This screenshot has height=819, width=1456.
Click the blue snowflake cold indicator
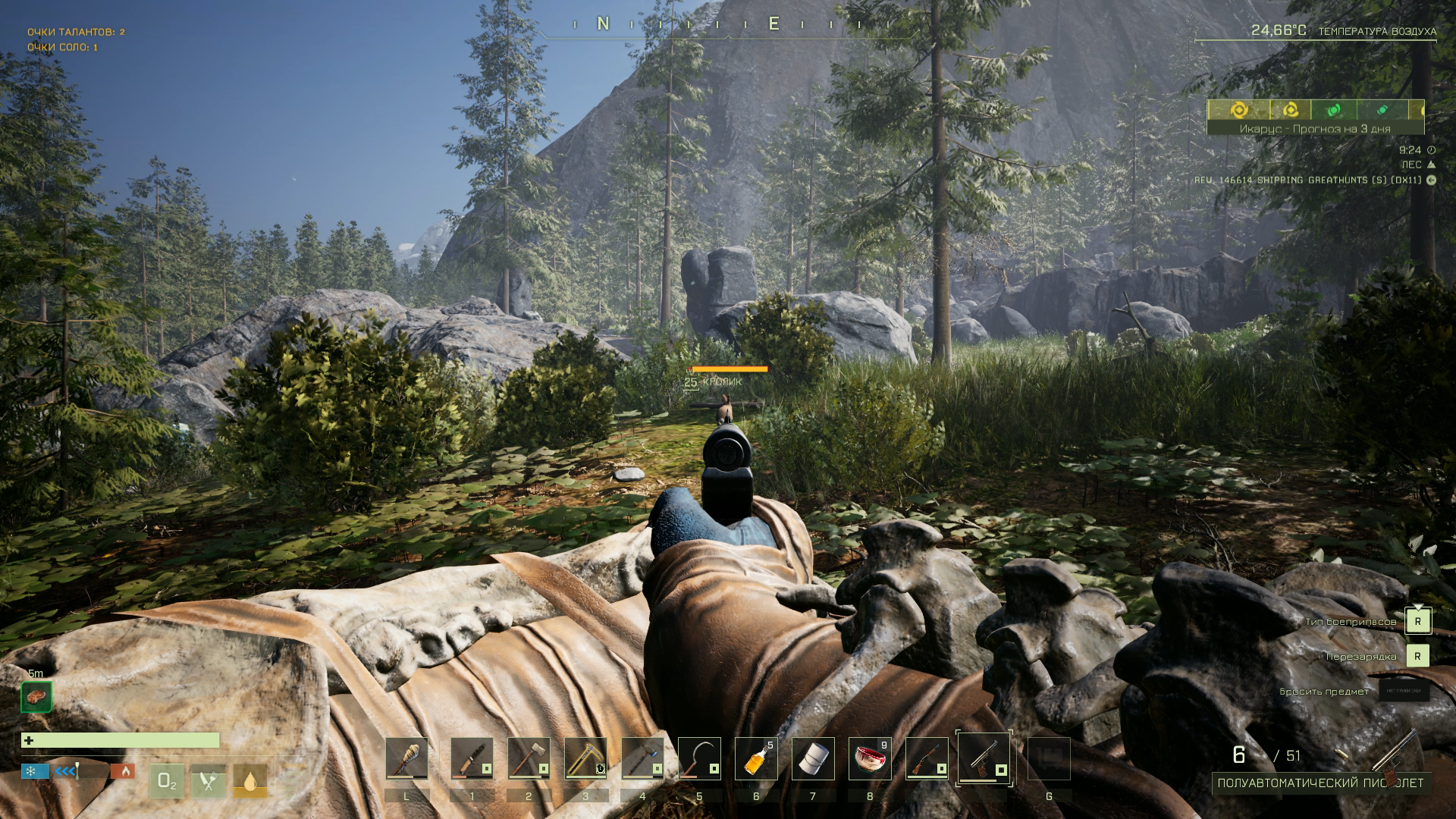coord(30,771)
